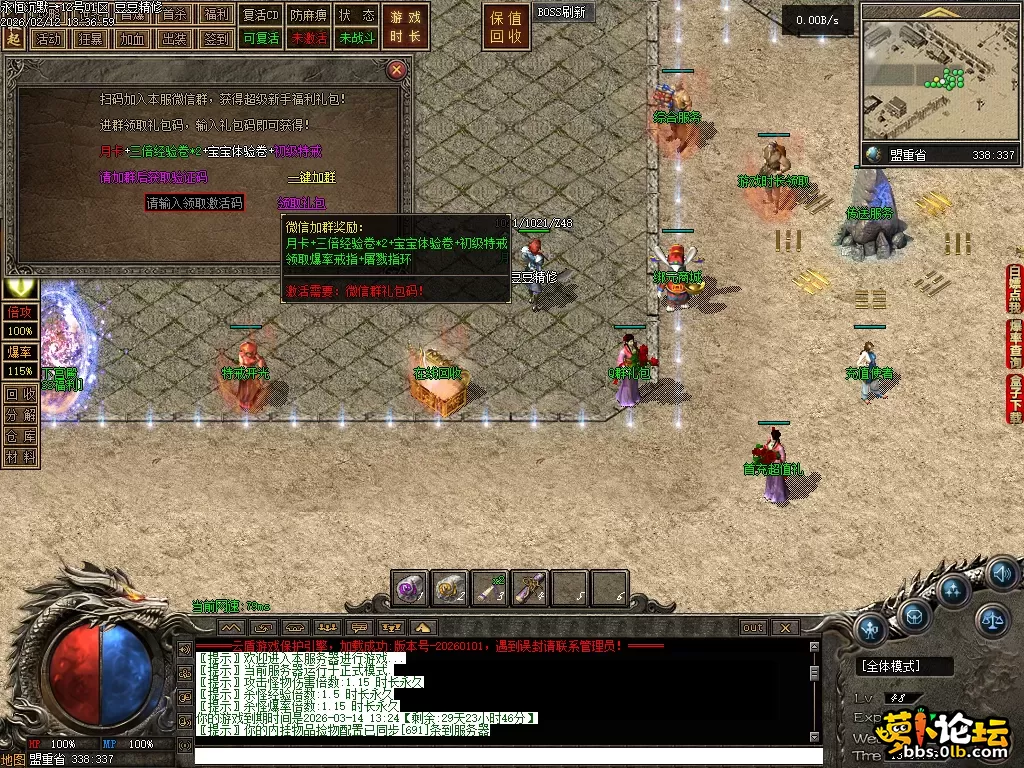
Task: Toggle the sound speaker round button
Action: point(1001,574)
